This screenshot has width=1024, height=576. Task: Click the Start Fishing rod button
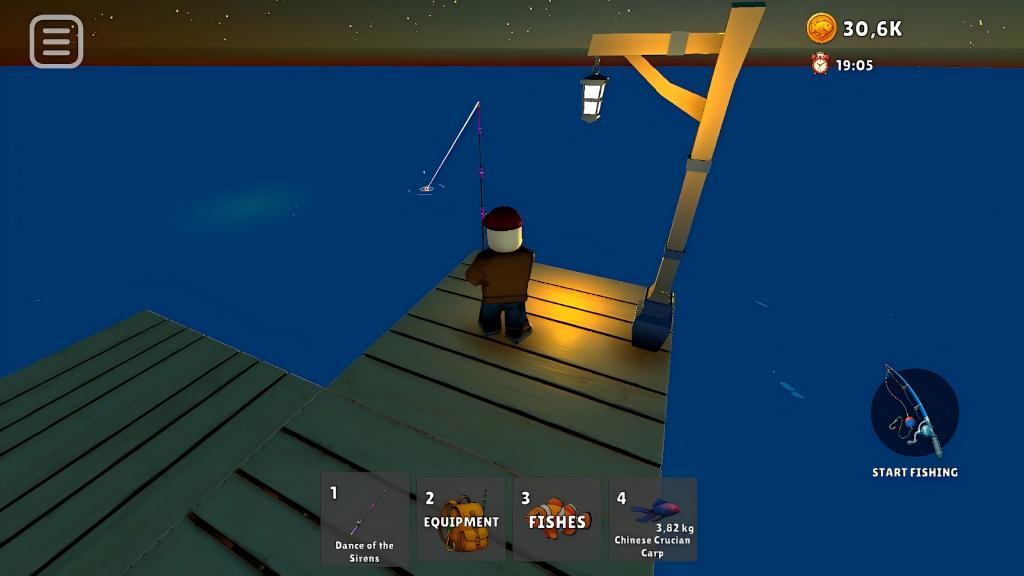pyautogui.click(x=914, y=413)
